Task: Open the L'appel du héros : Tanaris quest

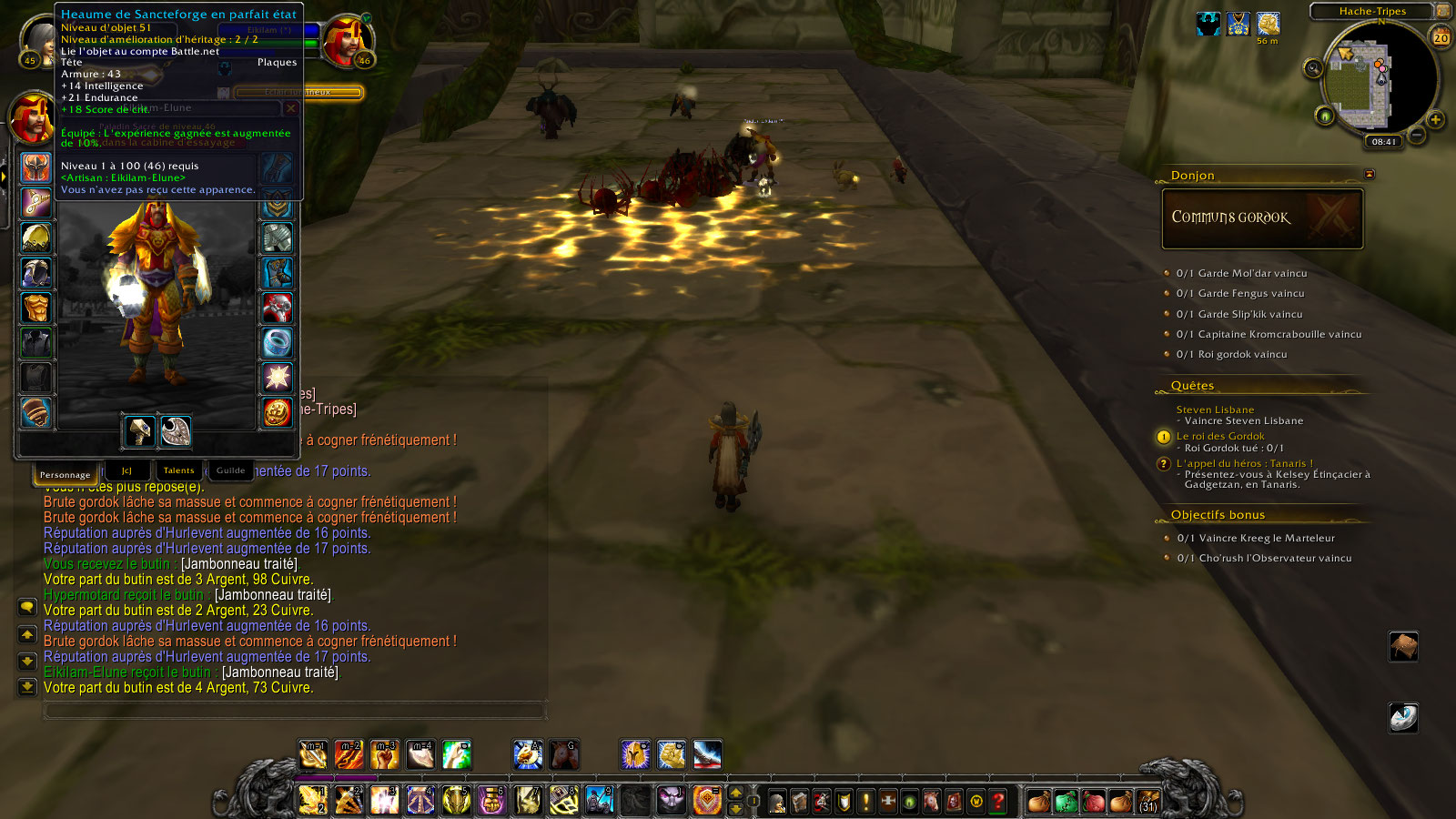Action: 1244,463
